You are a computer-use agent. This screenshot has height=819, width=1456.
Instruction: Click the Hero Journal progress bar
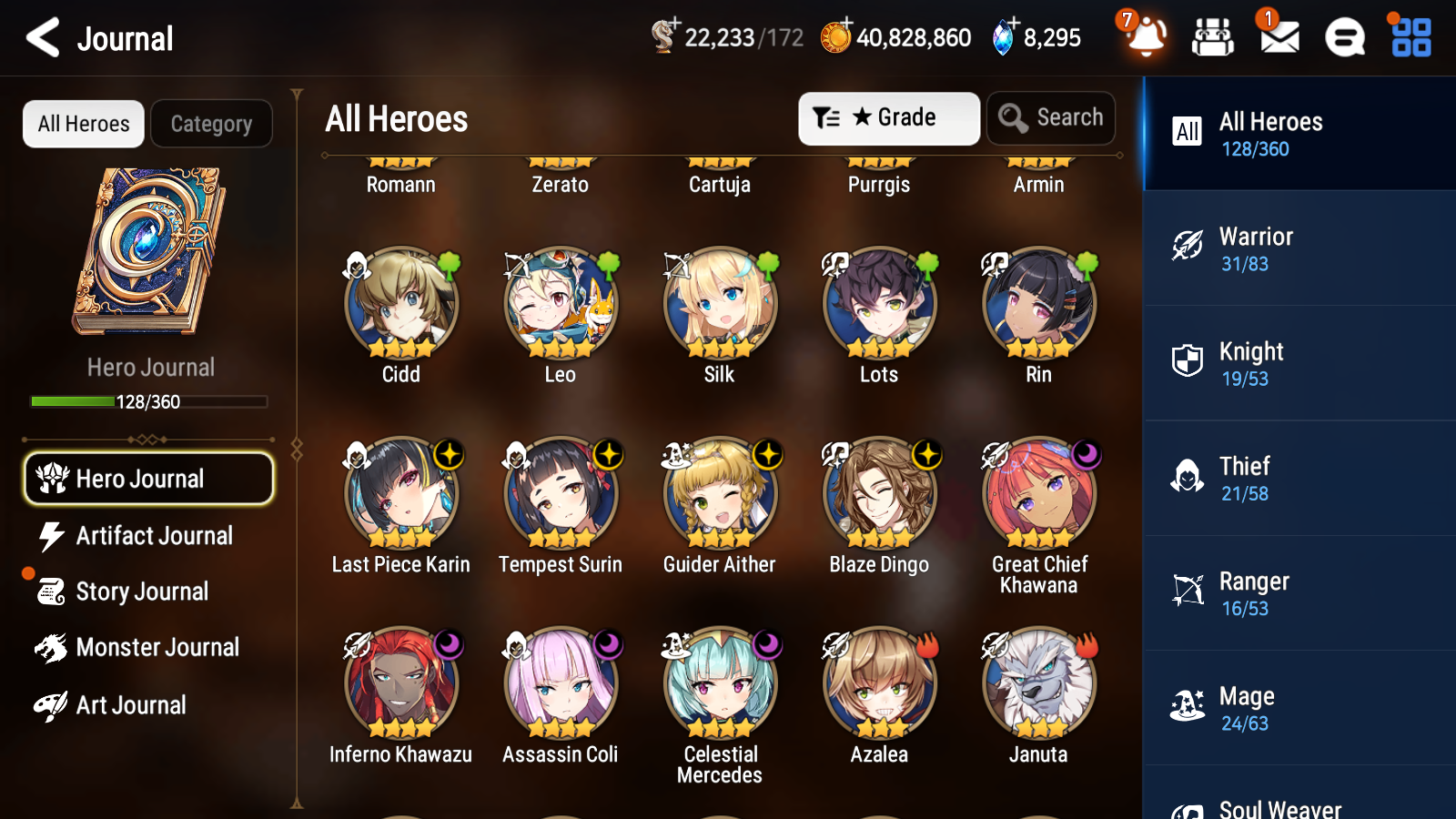(148, 400)
